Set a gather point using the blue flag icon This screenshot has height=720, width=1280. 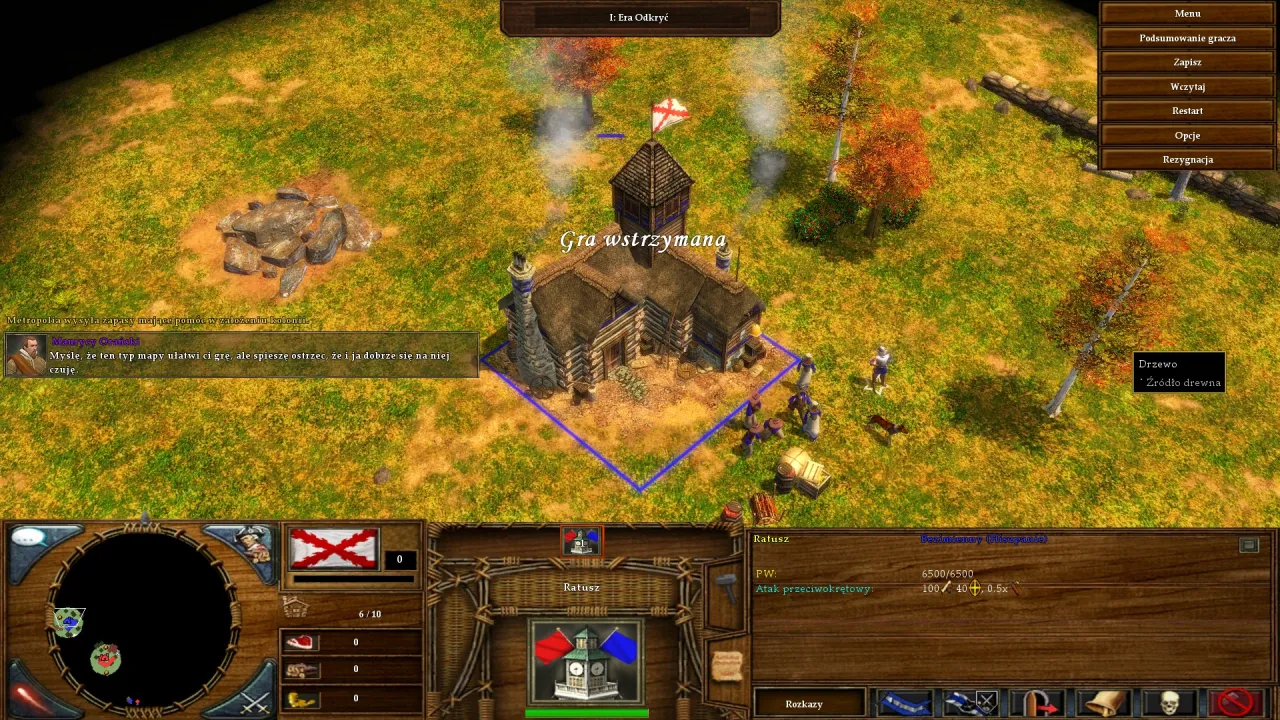pyautogui.click(x=903, y=702)
